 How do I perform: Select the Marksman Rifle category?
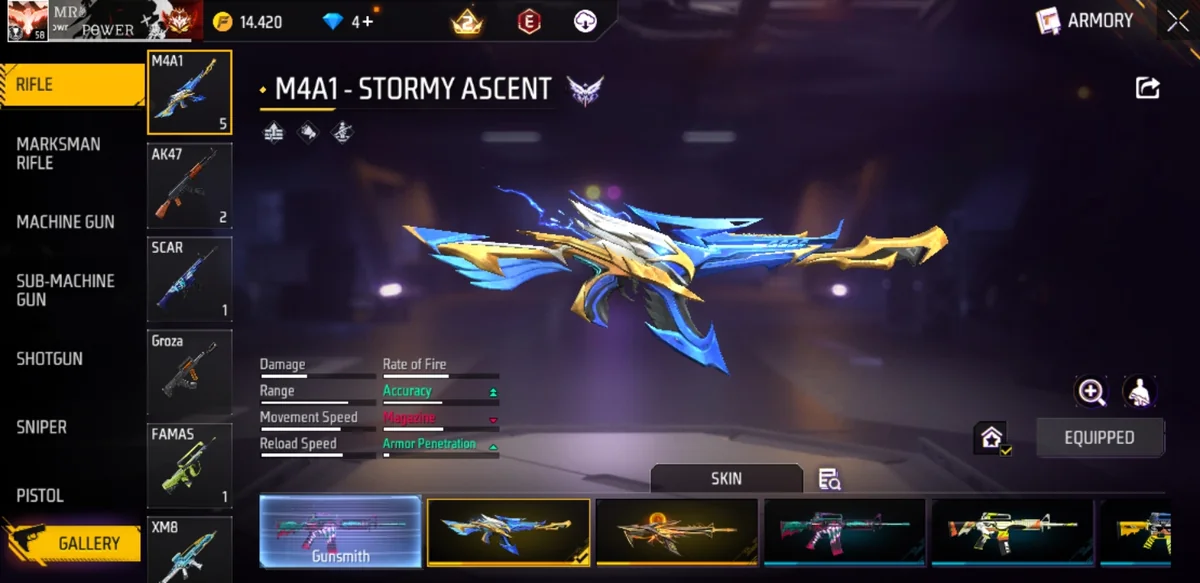(58, 153)
